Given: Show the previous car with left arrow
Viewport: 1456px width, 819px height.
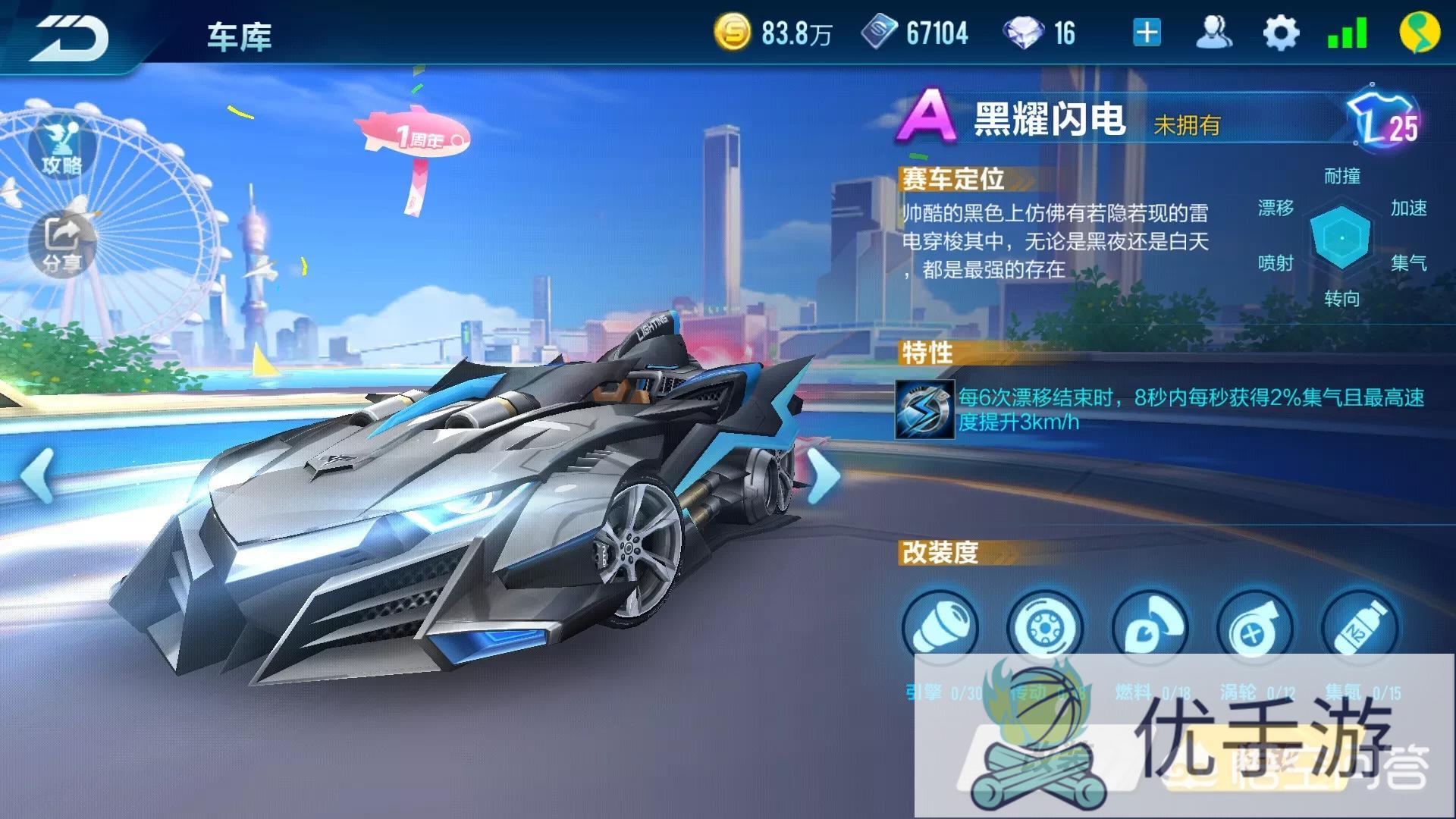Looking at the screenshot, I should click(36, 475).
